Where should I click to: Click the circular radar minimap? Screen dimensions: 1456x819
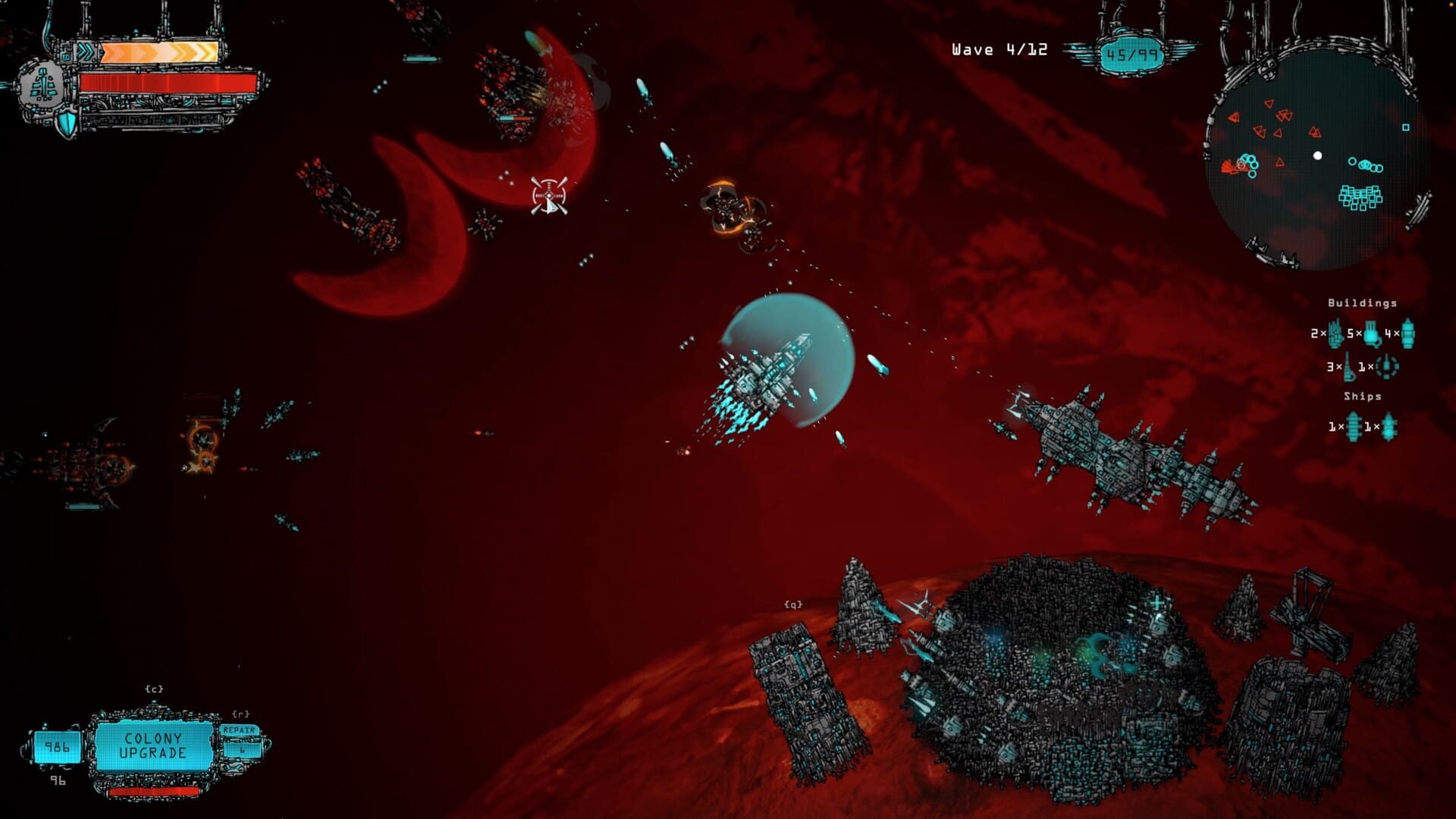(1316, 157)
